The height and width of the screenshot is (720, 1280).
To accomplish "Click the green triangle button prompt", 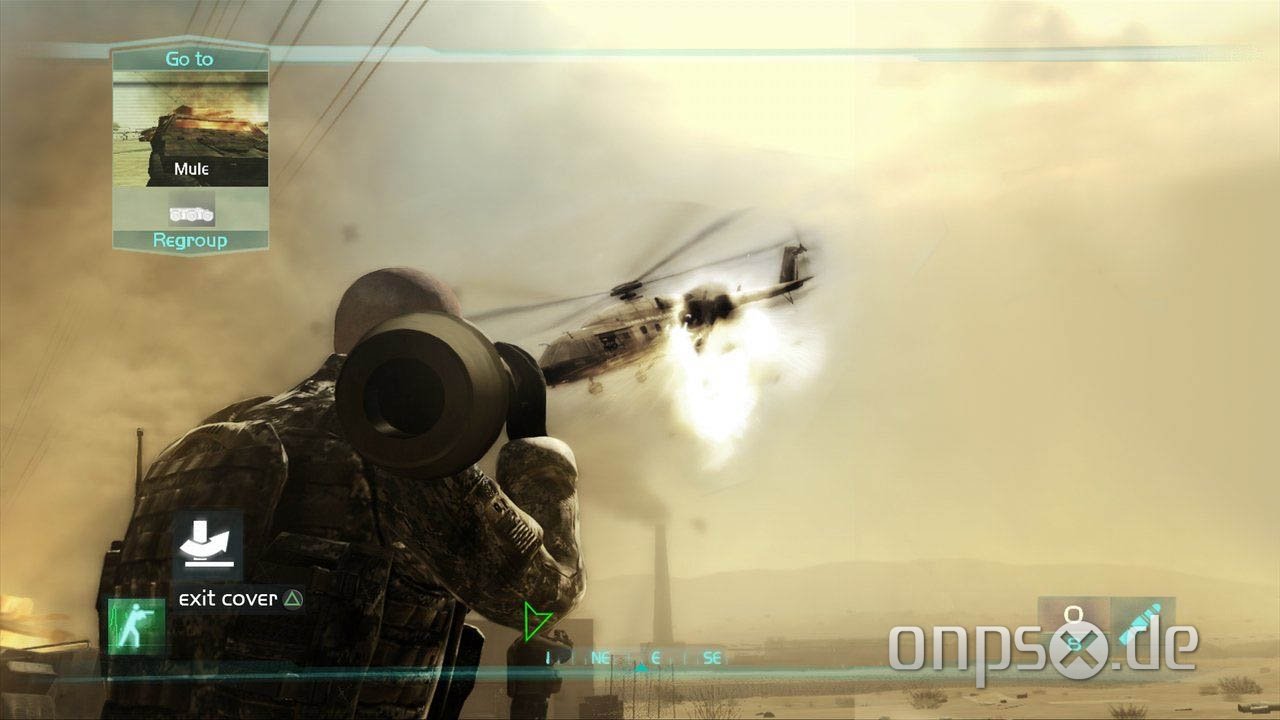I will [293, 598].
